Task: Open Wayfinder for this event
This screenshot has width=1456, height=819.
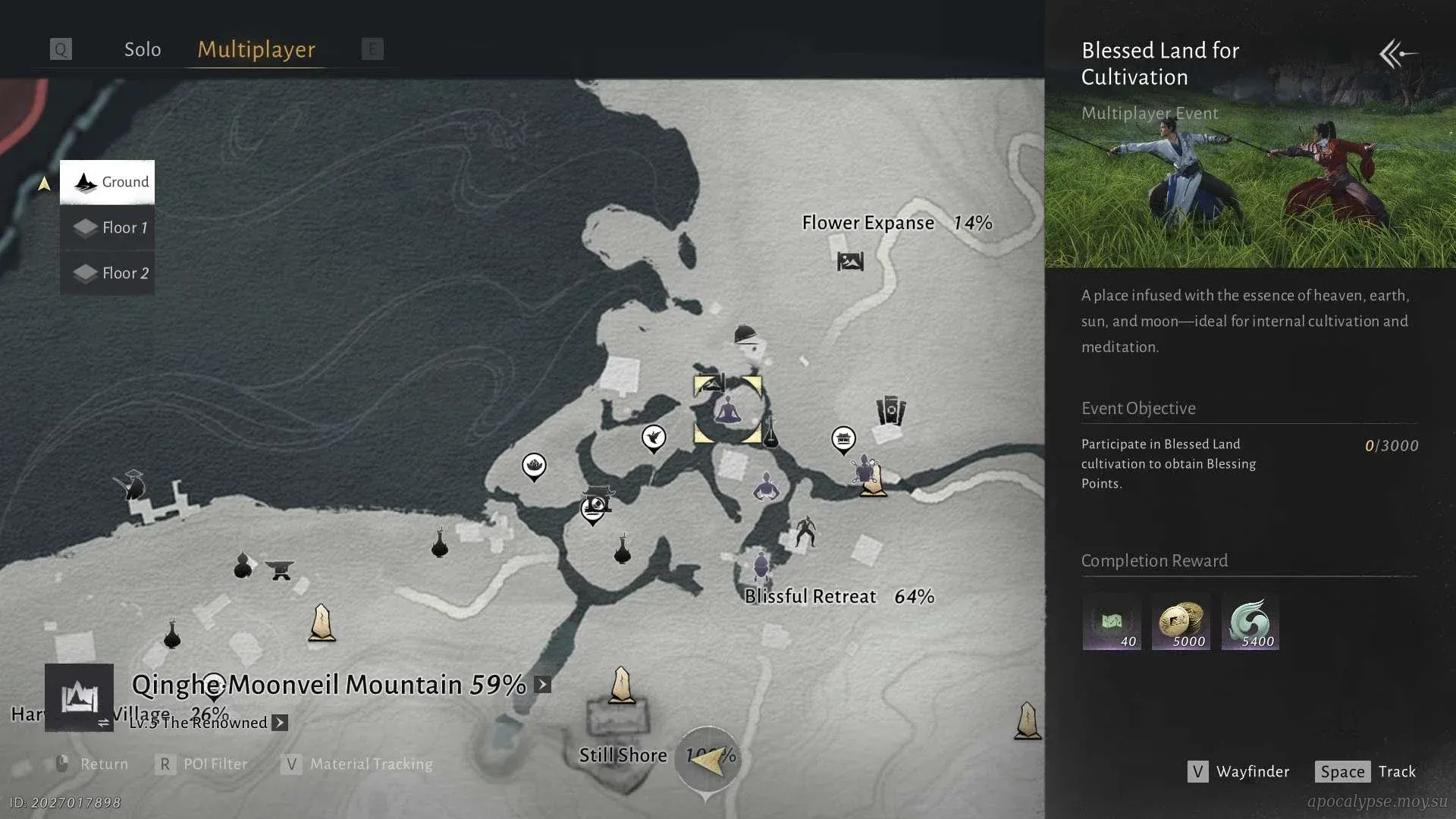Action: click(1238, 771)
